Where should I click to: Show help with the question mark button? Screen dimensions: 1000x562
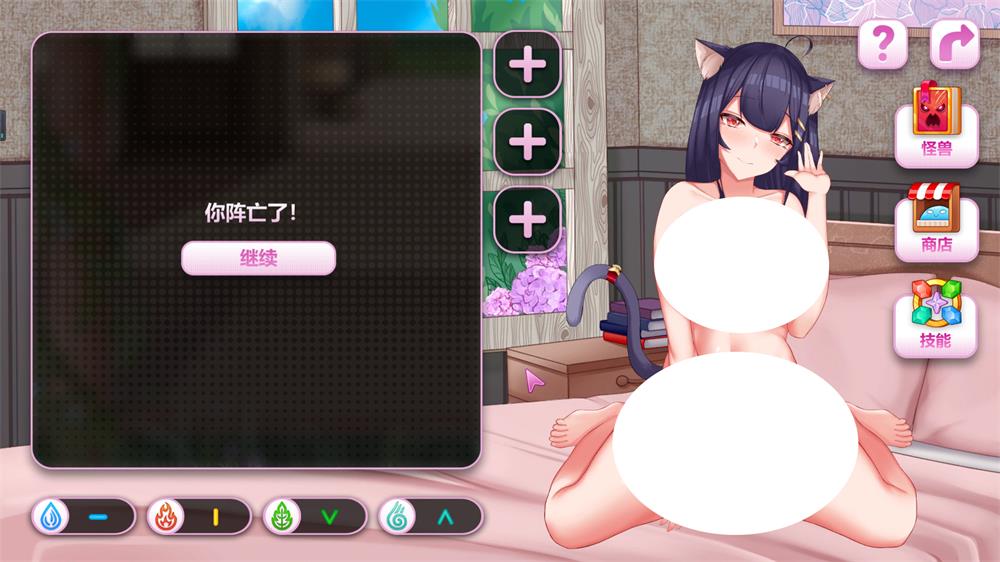pos(882,44)
